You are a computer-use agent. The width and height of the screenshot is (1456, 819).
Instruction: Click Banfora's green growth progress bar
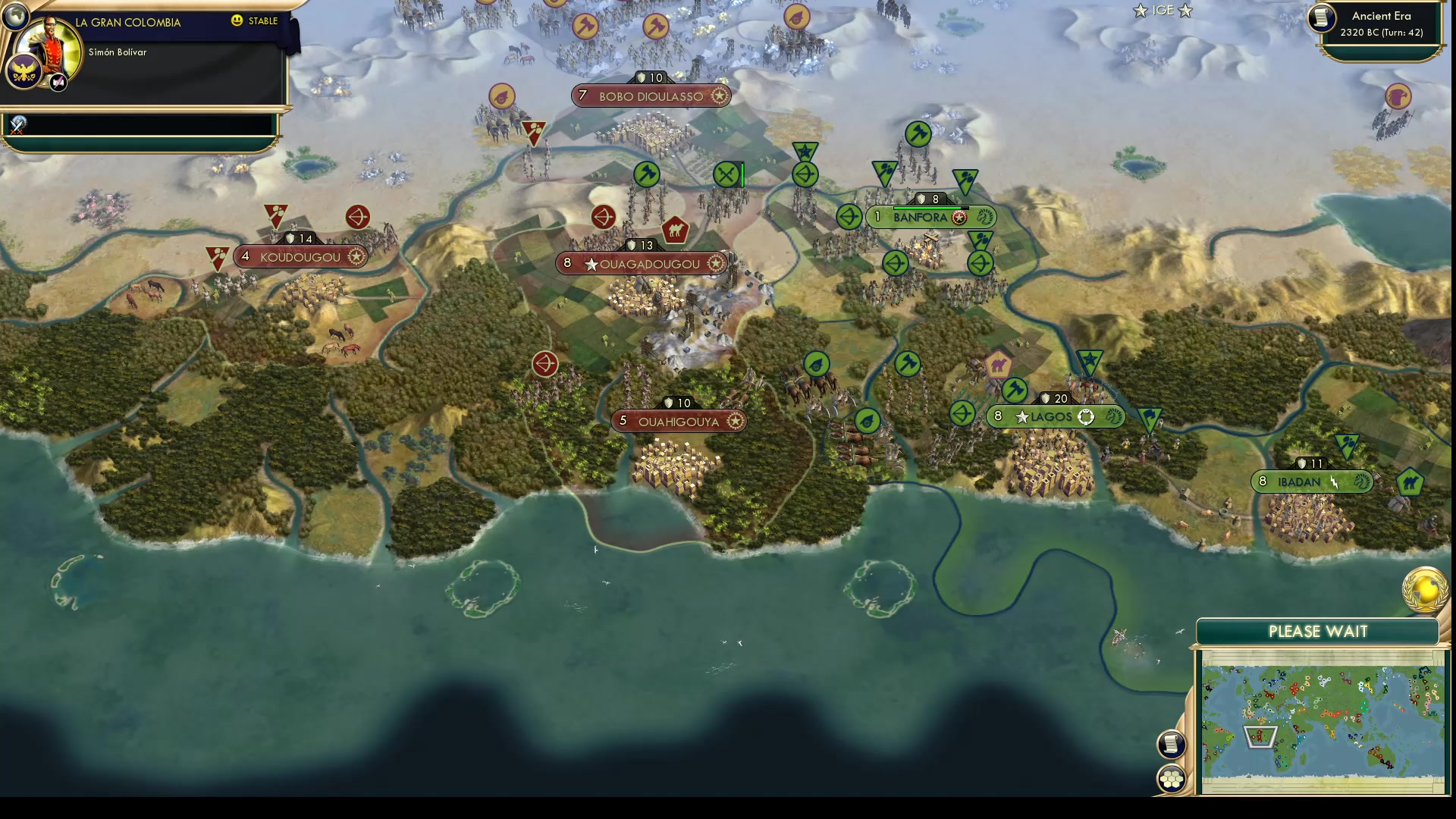click(929, 207)
